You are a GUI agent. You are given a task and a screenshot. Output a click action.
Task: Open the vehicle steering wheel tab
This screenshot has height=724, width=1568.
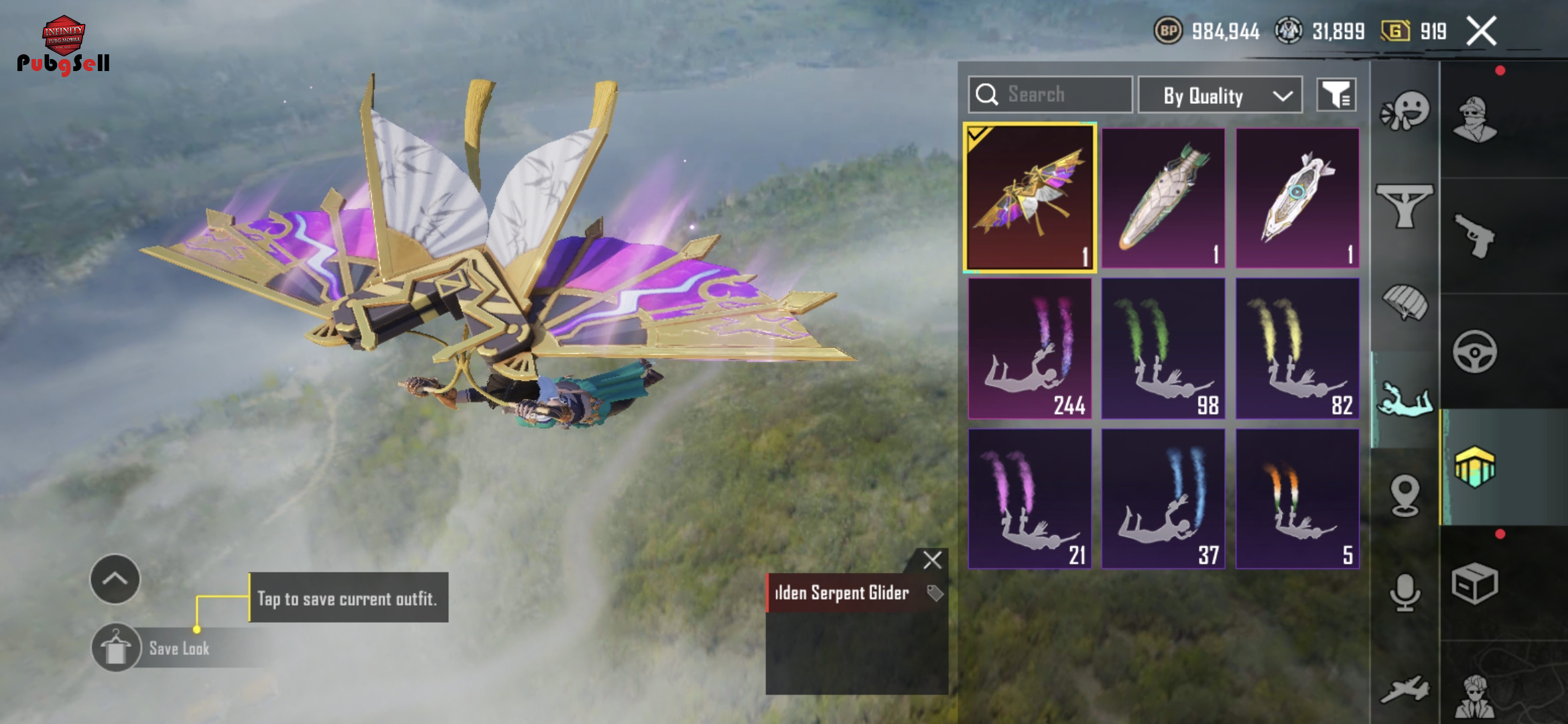(x=1474, y=351)
